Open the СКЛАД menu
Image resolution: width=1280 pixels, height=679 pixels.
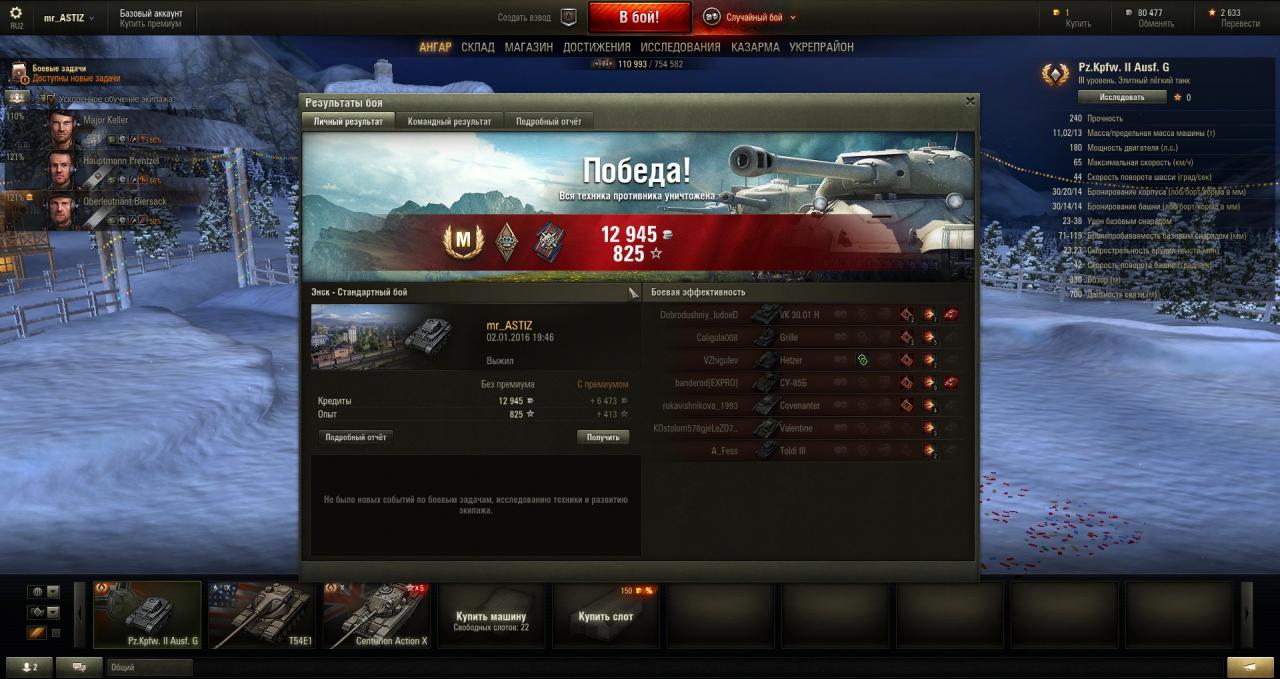click(478, 47)
